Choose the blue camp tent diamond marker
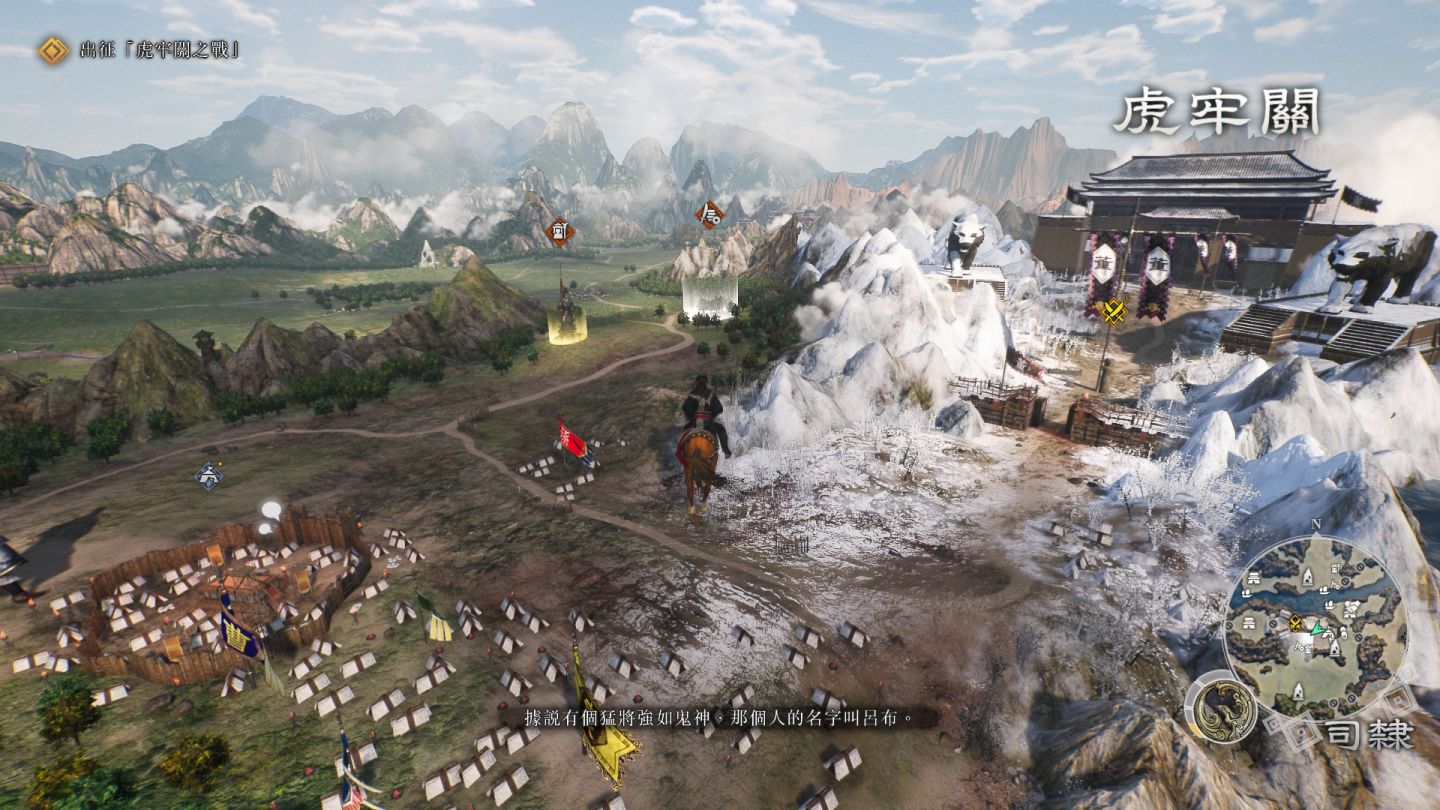This screenshot has height=810, width=1440. [208, 475]
